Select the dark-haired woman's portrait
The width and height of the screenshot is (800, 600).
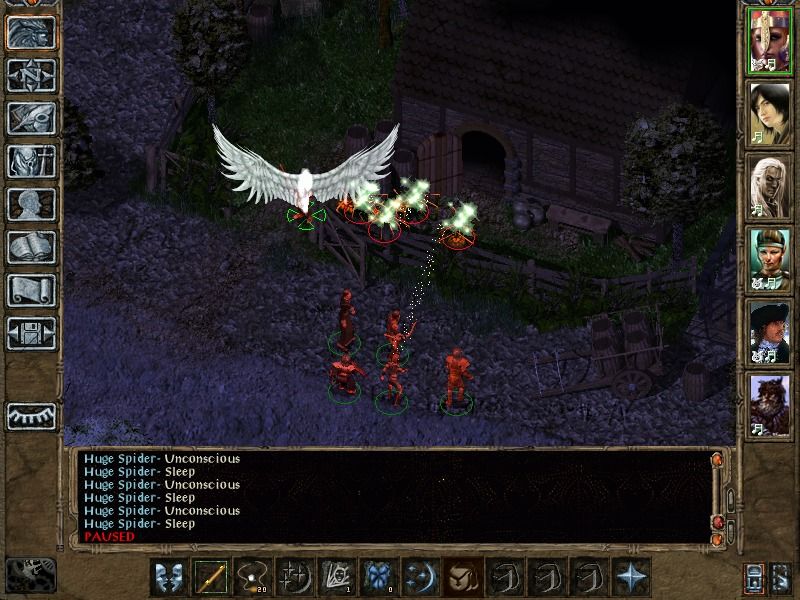point(771,113)
